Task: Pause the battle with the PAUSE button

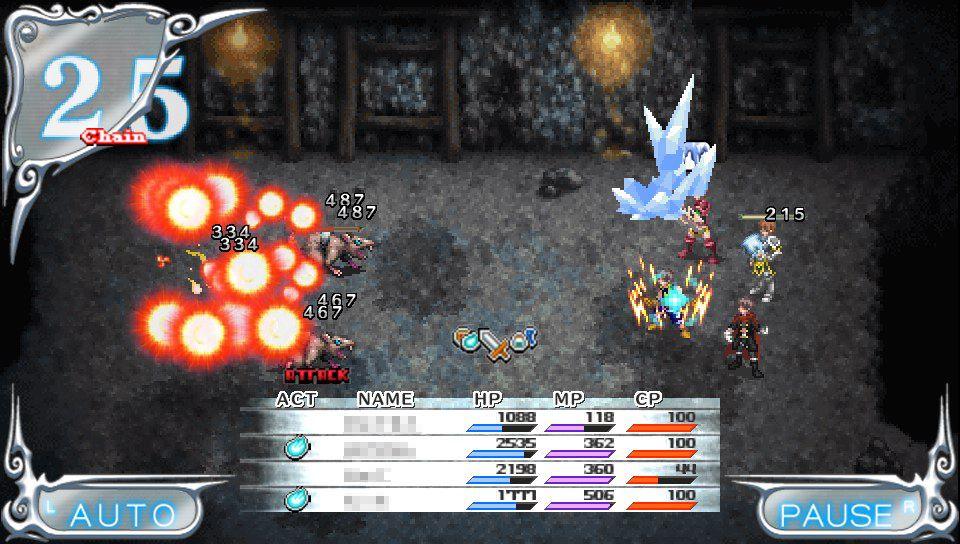Action: coord(836,513)
